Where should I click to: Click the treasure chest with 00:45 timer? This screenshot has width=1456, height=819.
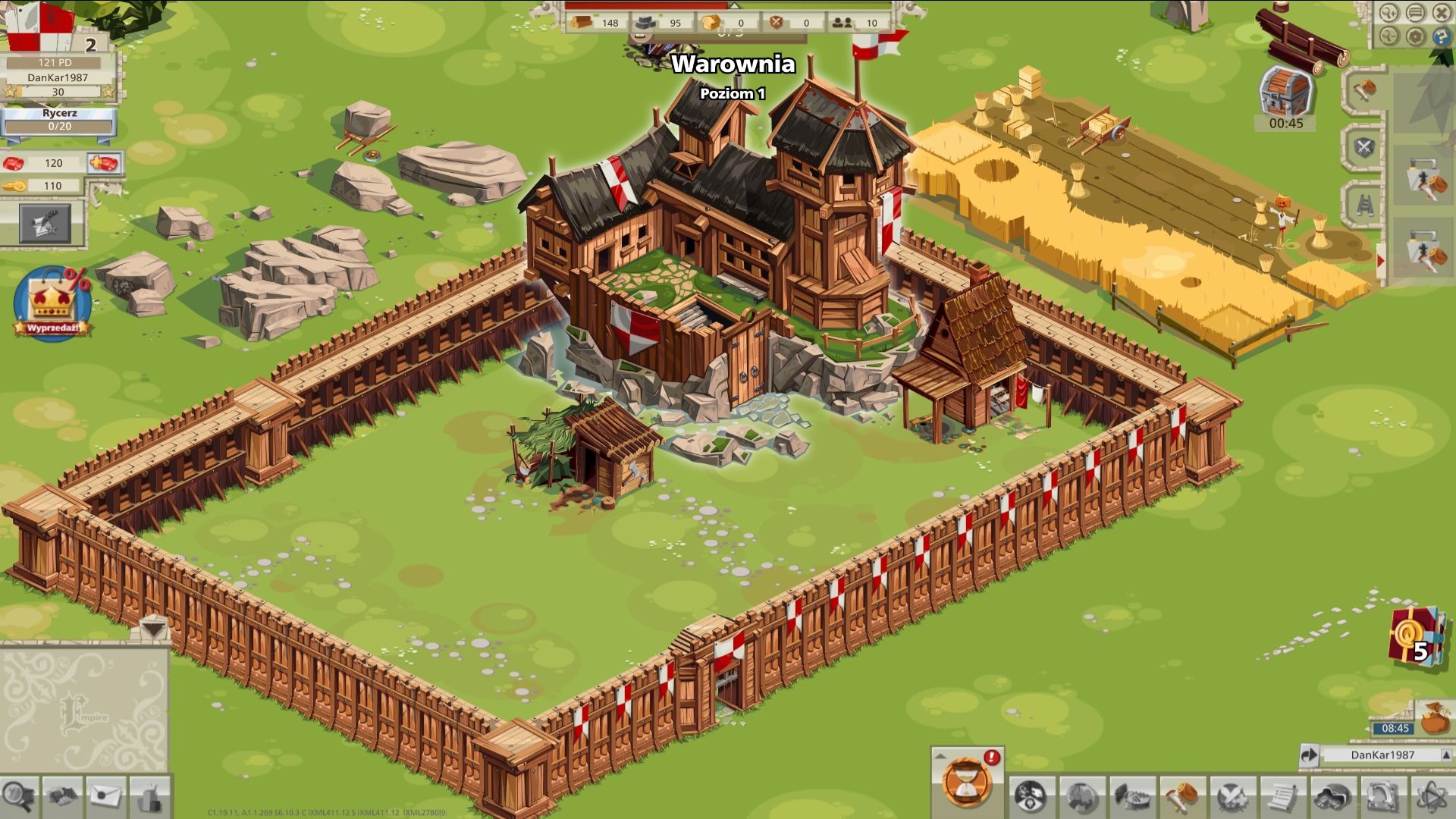[x=1285, y=91]
